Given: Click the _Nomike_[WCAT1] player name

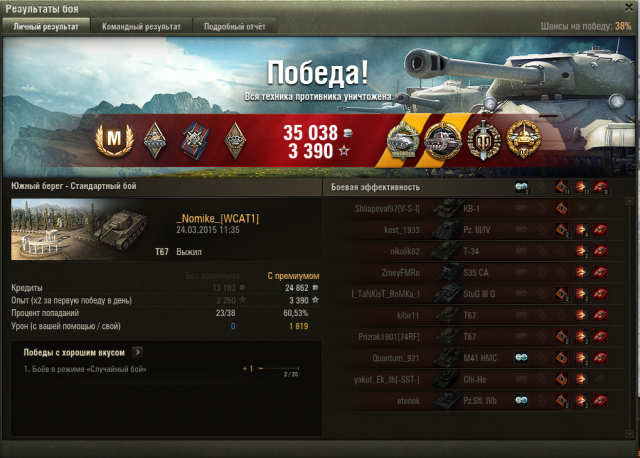Looking at the screenshot, I should (215, 218).
